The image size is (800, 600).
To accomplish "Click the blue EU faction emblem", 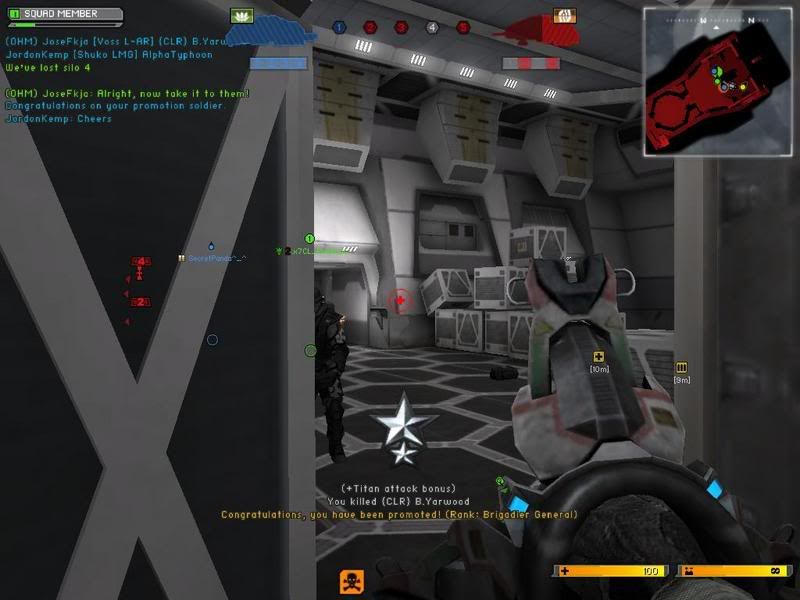I will pyautogui.click(x=241, y=16).
